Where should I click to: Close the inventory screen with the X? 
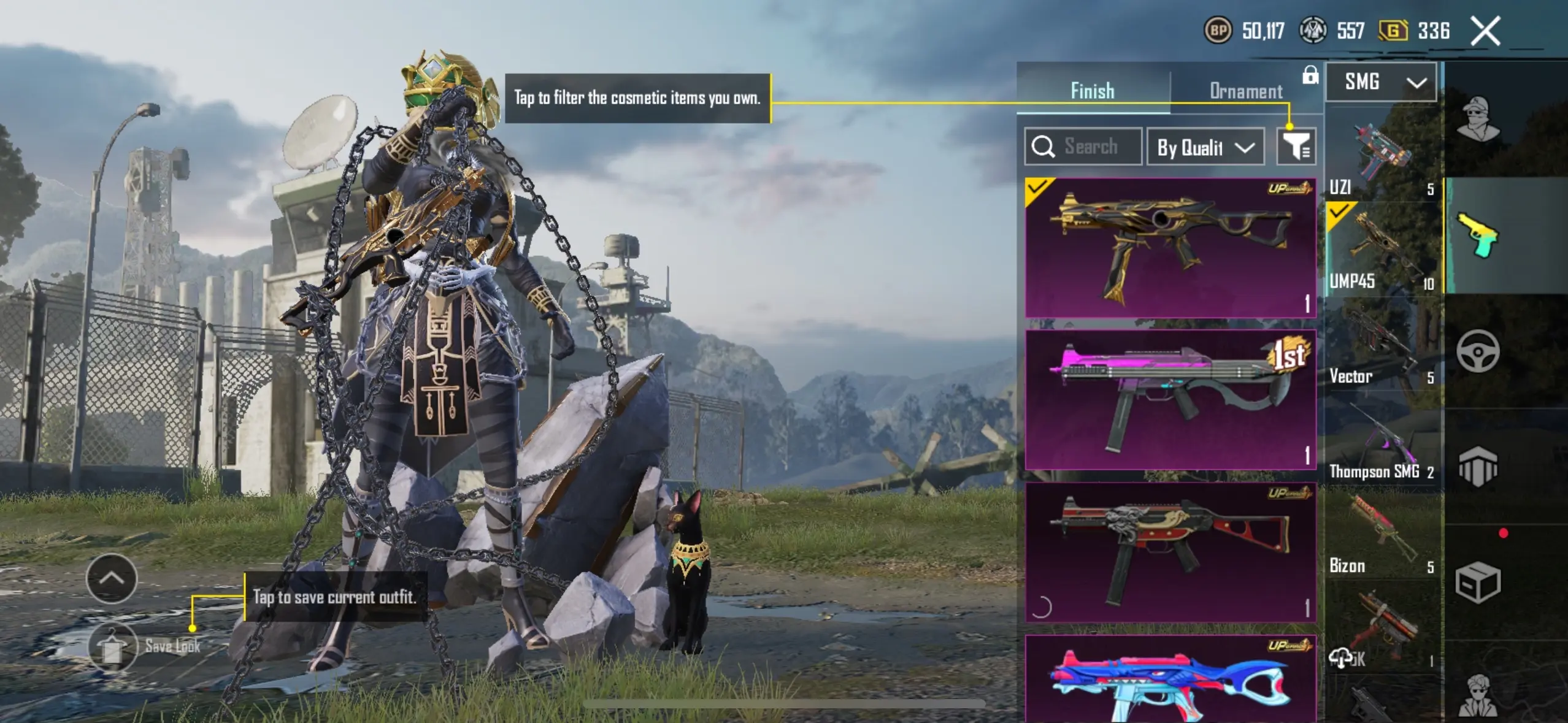coord(1485,31)
